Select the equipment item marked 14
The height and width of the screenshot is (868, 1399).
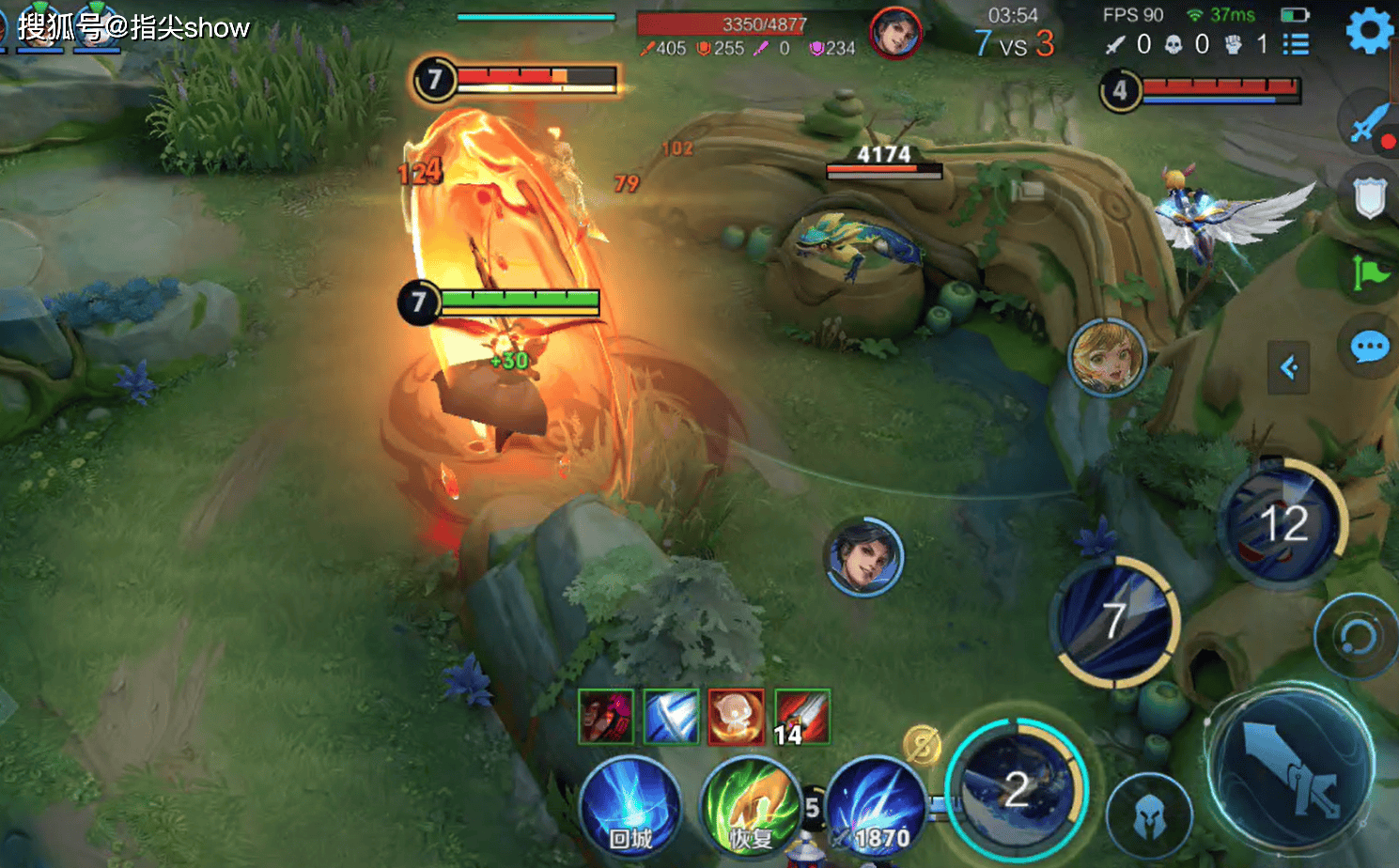[x=802, y=717]
